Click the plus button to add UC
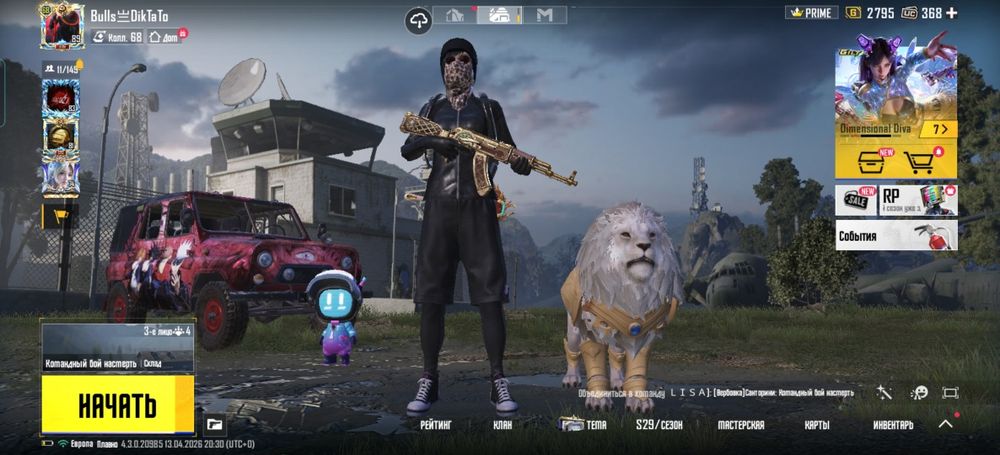1000x455 pixels. click(x=952, y=13)
